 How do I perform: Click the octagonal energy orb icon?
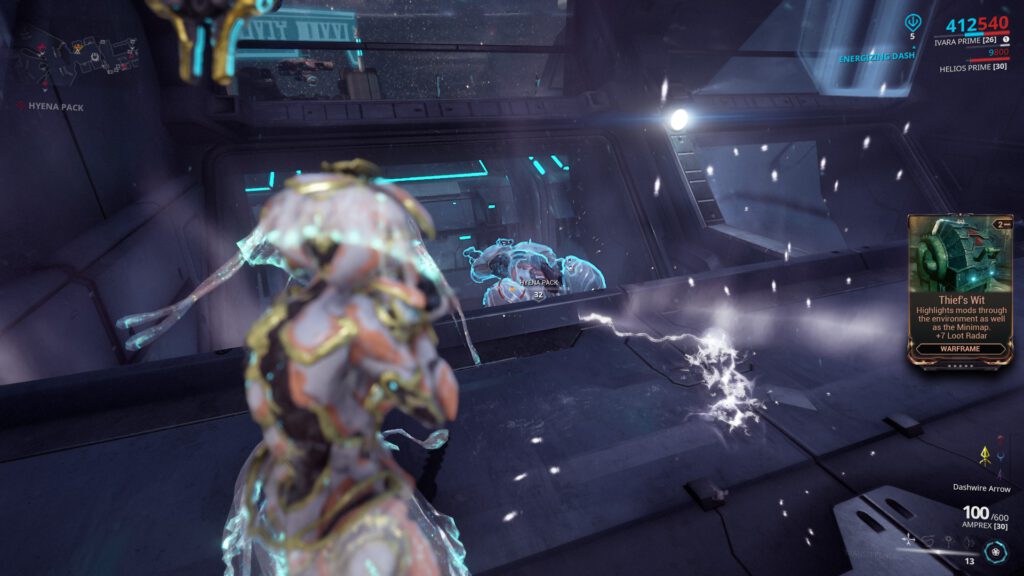[992, 551]
